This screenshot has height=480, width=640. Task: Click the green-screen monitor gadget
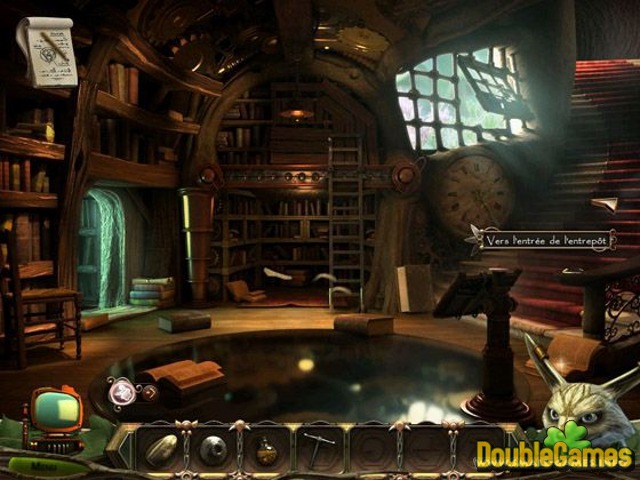(55, 409)
